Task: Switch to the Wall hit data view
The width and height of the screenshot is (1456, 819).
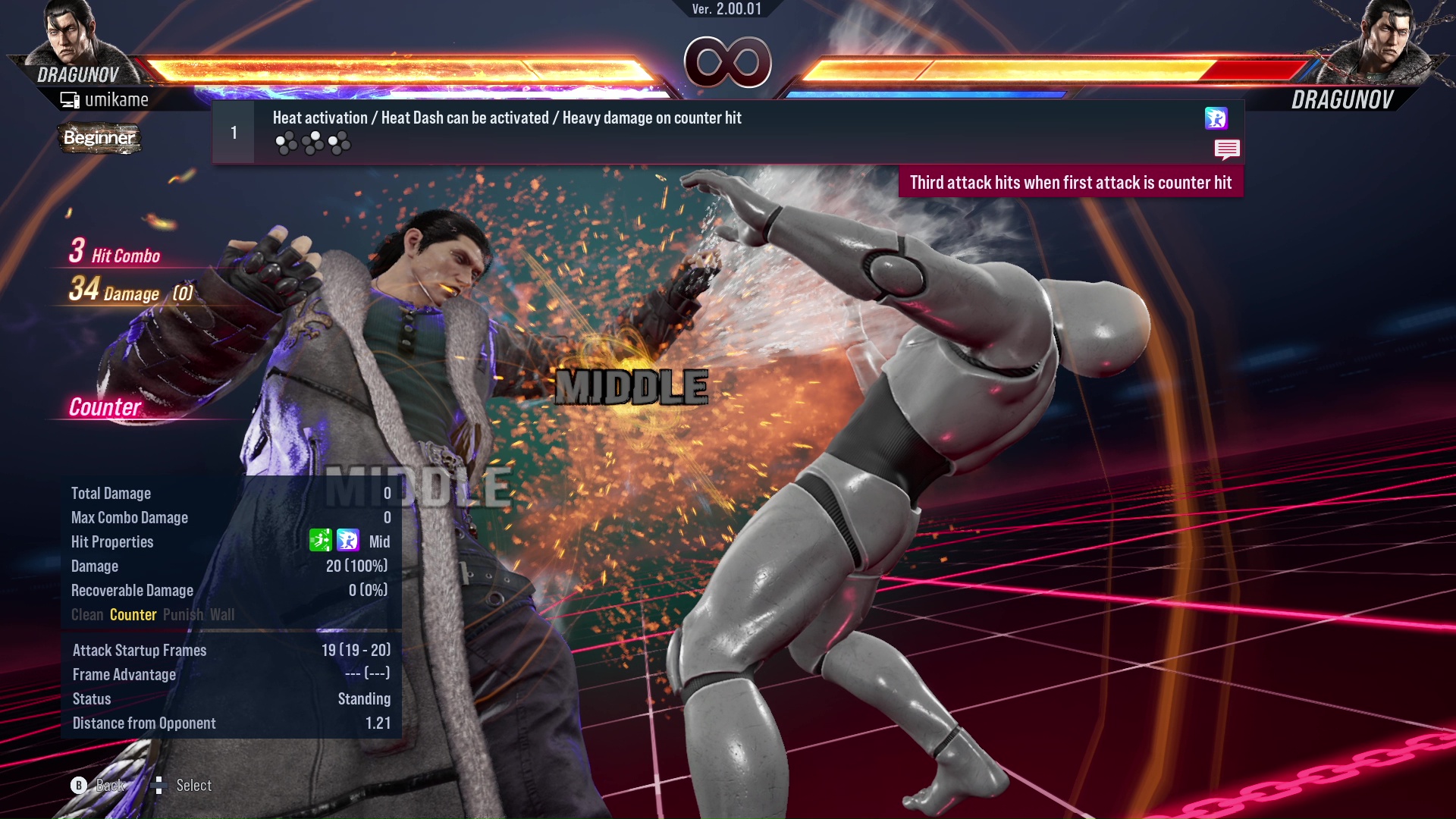Action: [225, 614]
